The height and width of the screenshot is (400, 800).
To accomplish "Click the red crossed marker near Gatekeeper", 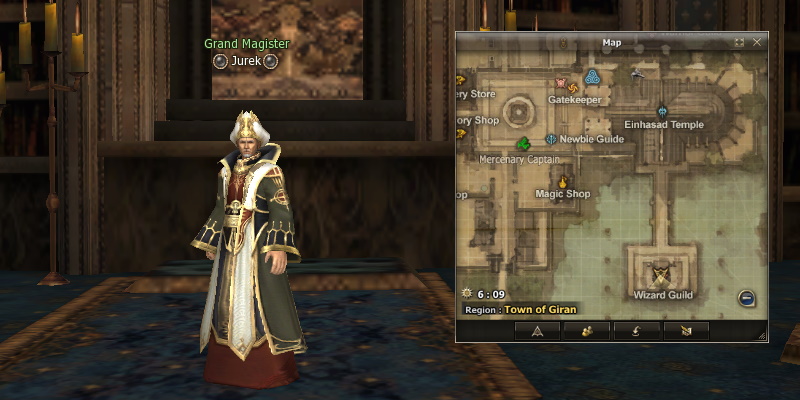I will 560,82.
